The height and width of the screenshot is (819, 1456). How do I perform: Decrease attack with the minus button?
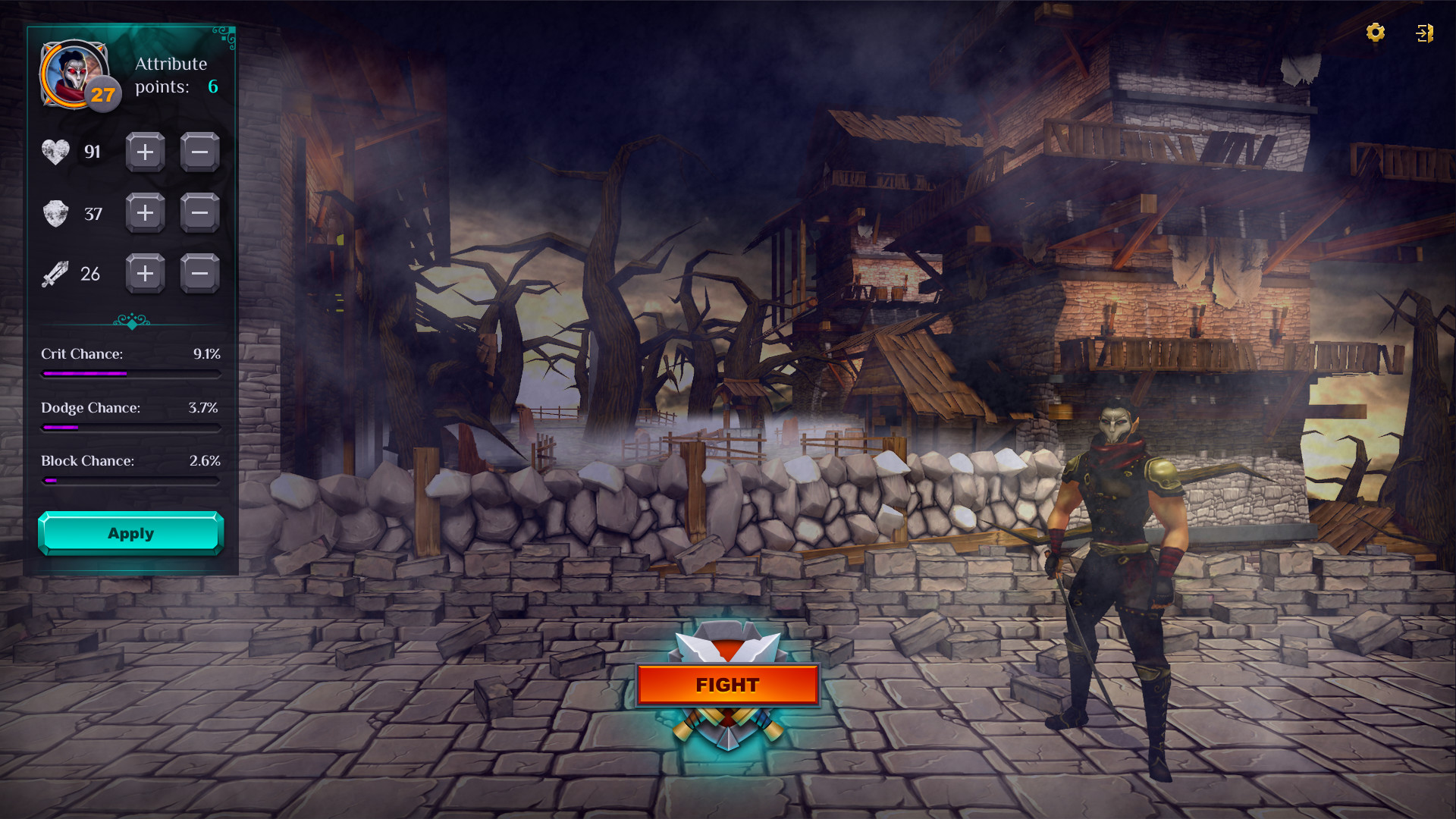click(199, 274)
